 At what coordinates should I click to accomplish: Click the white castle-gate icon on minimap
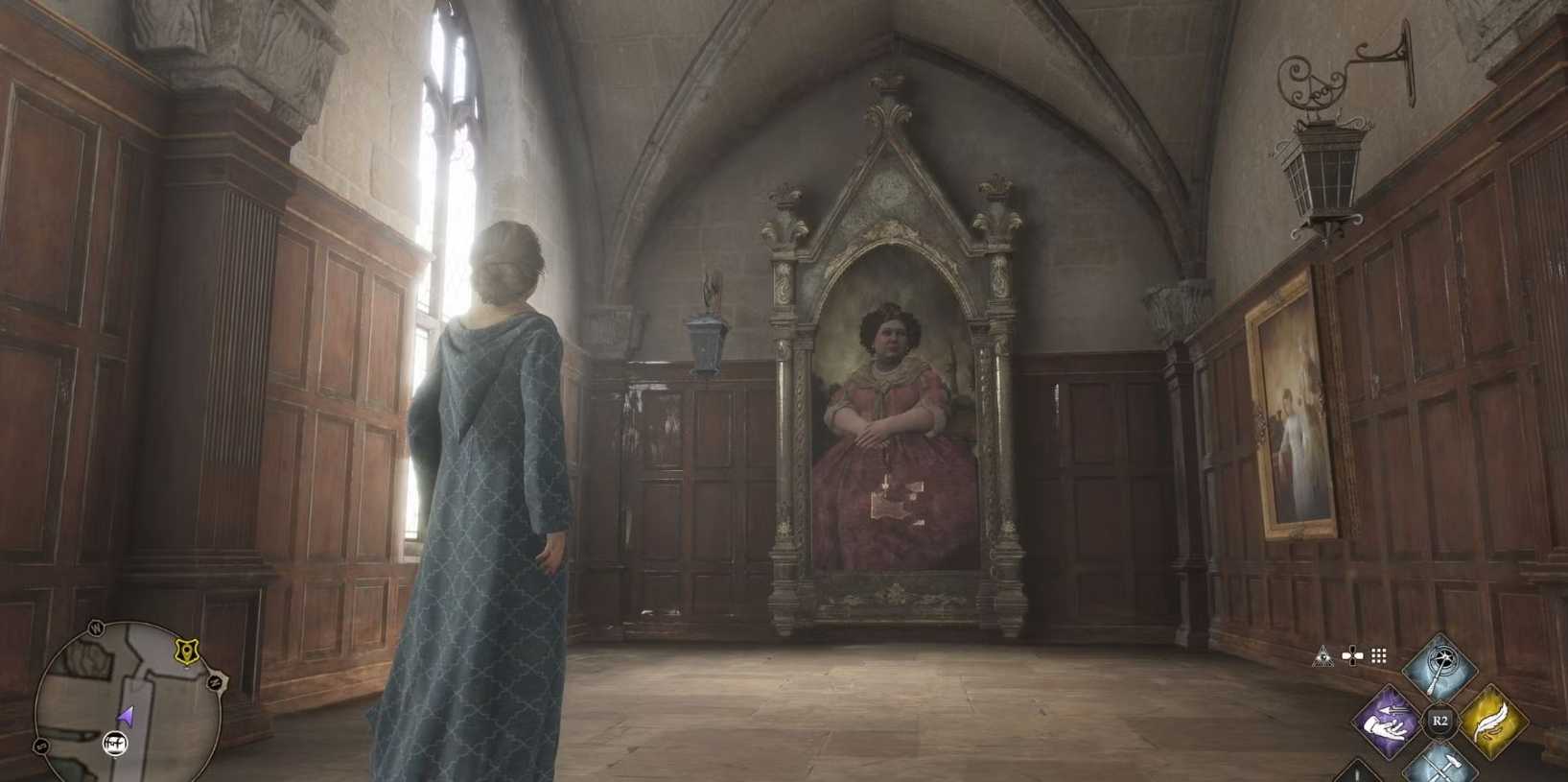point(116,742)
